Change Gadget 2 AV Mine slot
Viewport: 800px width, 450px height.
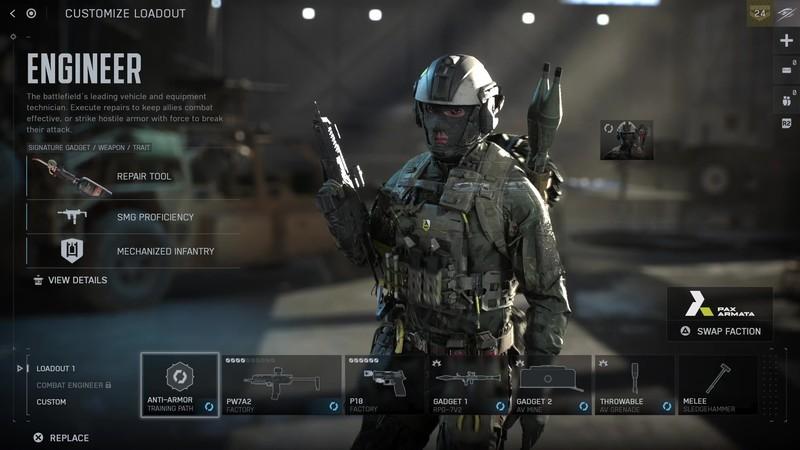(551, 385)
